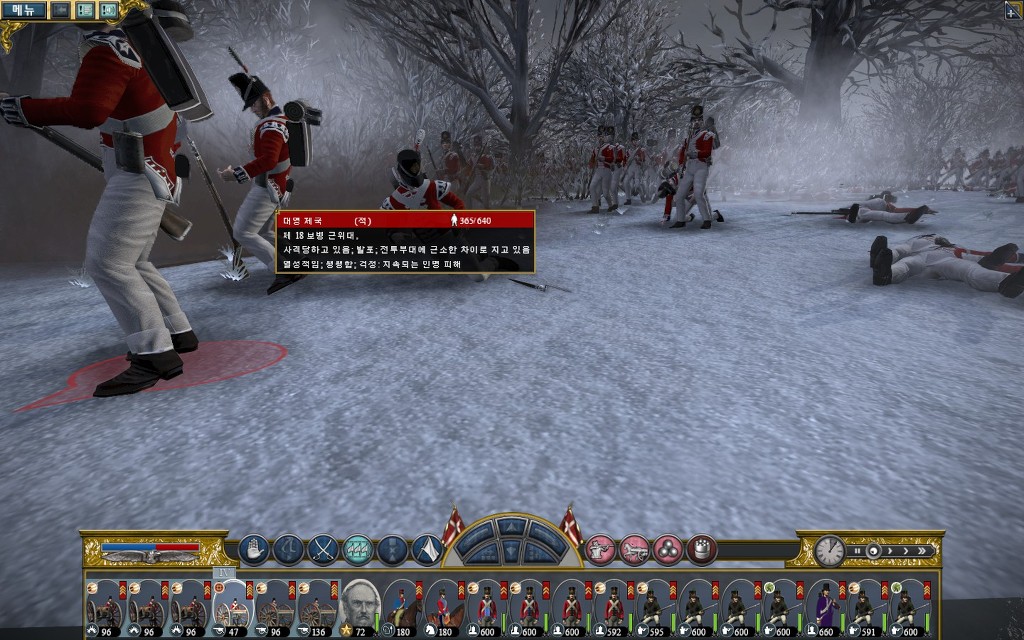Image resolution: width=1024 pixels, height=640 pixels.
Task: Click the white flag withdraw button
Action: tap(427, 549)
